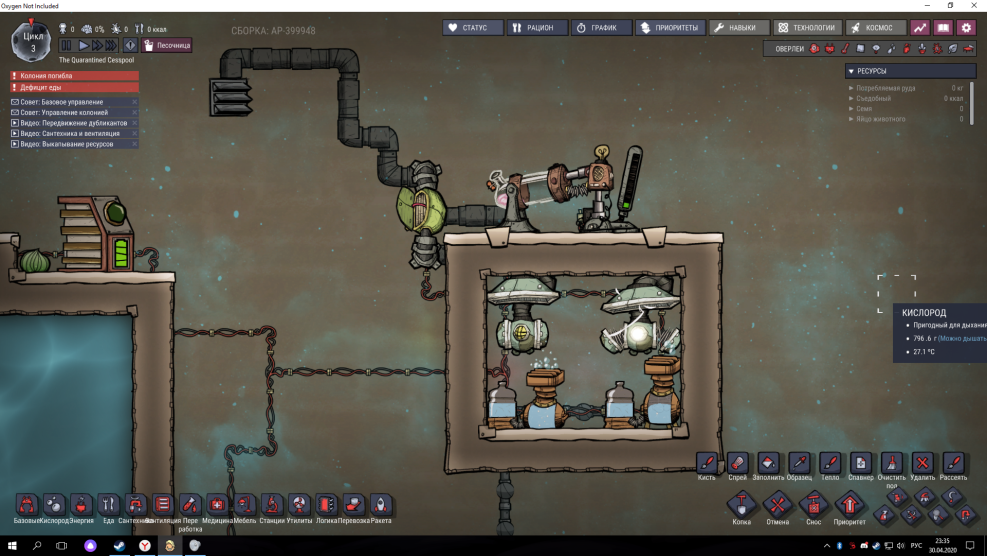Open the Приоритеты (Priorities) screen
This screenshot has height=556, width=987.
pyautogui.click(x=668, y=28)
